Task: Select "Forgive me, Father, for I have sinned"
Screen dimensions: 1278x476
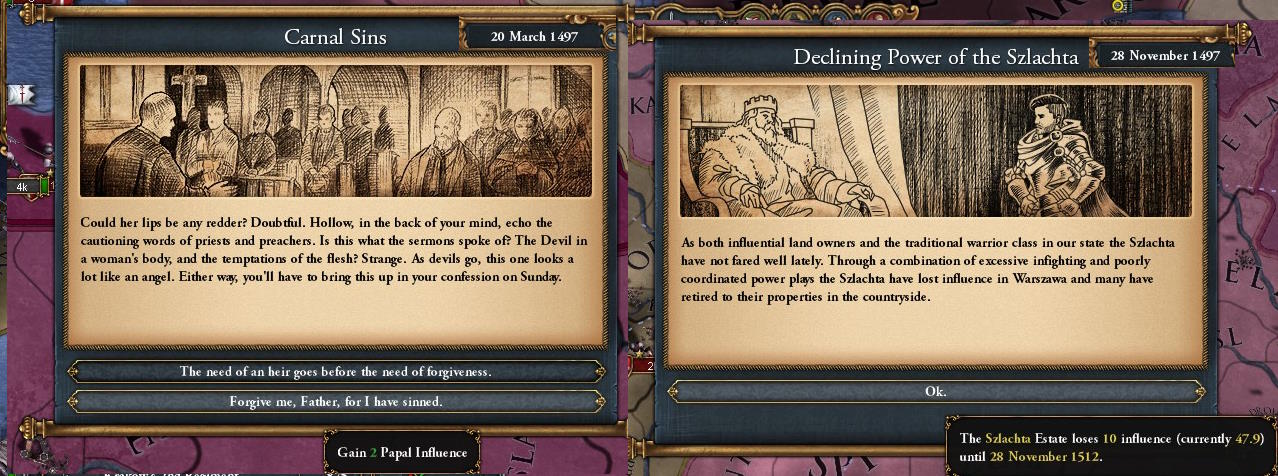Action: point(335,401)
